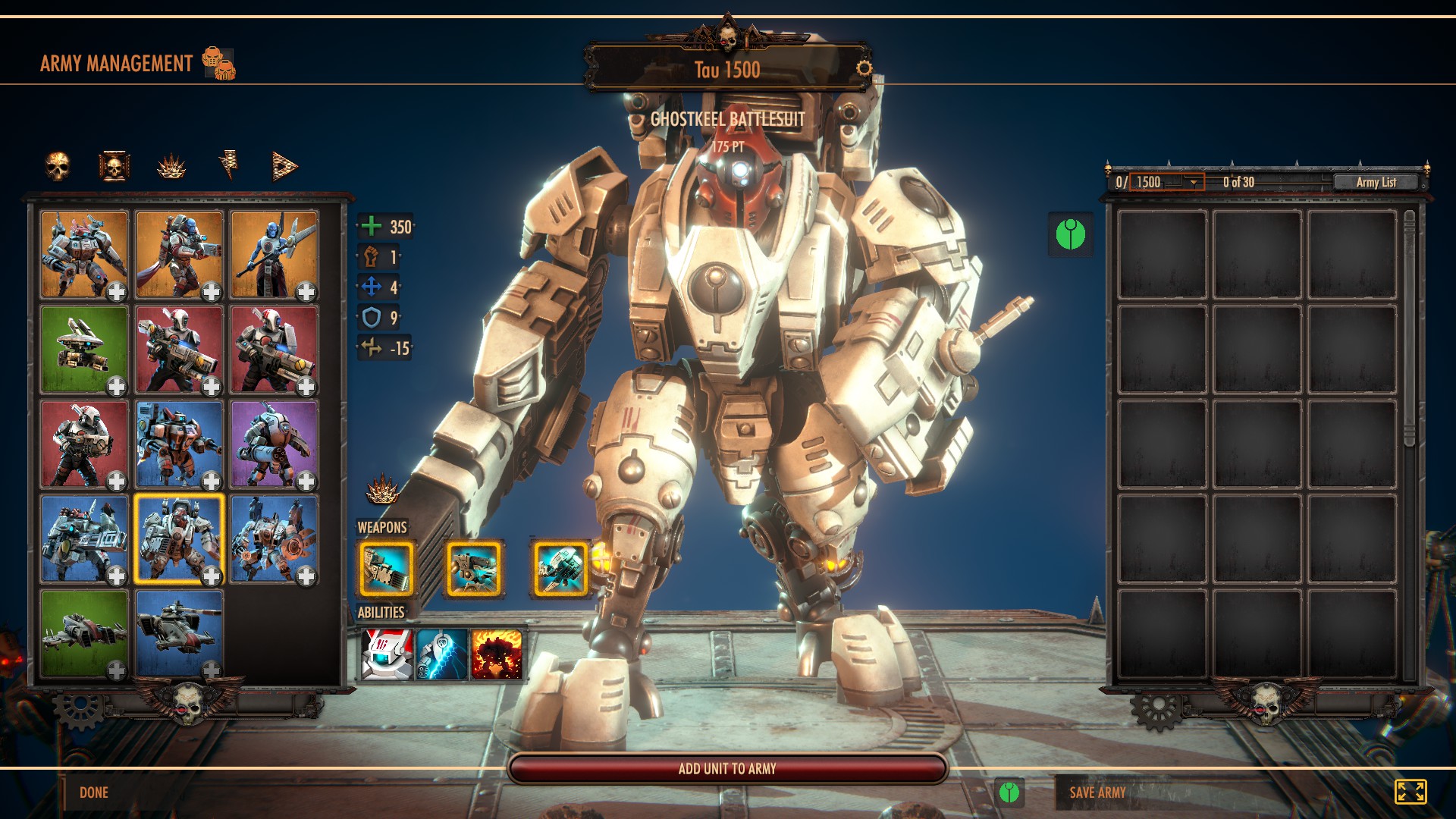Toggle fullscreen with the corner icon
The height and width of the screenshot is (819, 1456).
tap(1410, 792)
